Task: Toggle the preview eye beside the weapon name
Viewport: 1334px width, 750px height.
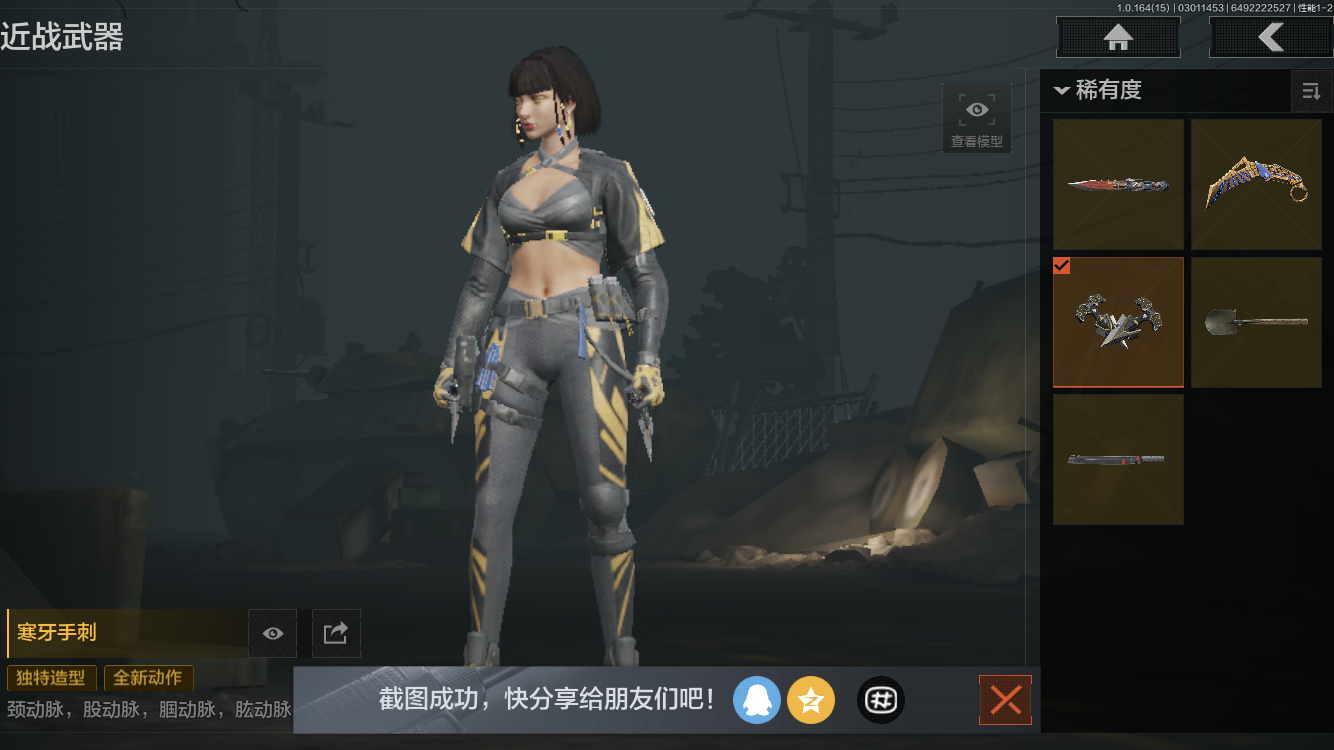Action: coord(272,633)
